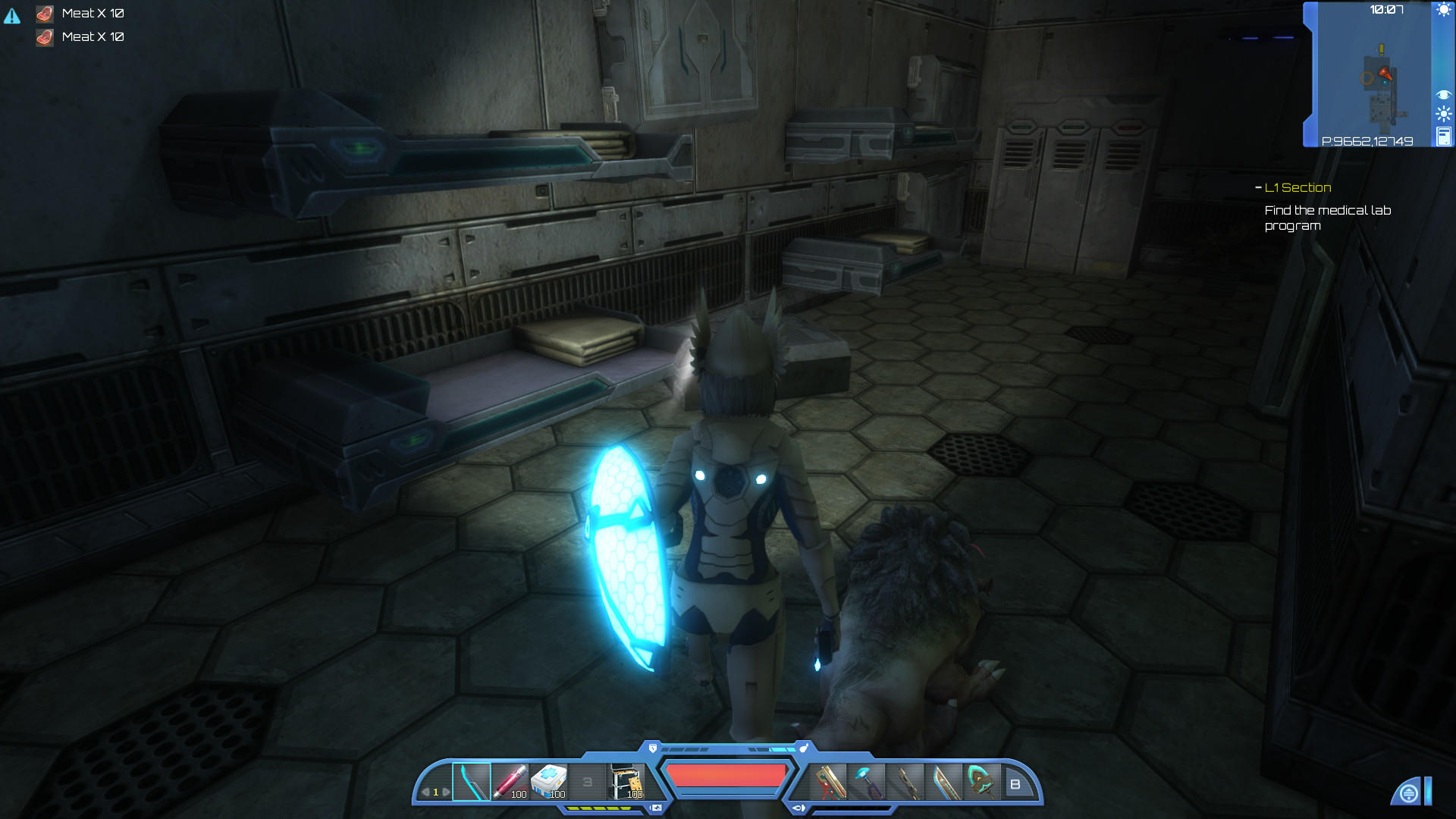Click the device icon below the minimap sidebar
This screenshot has height=819, width=1456.
[1444, 137]
